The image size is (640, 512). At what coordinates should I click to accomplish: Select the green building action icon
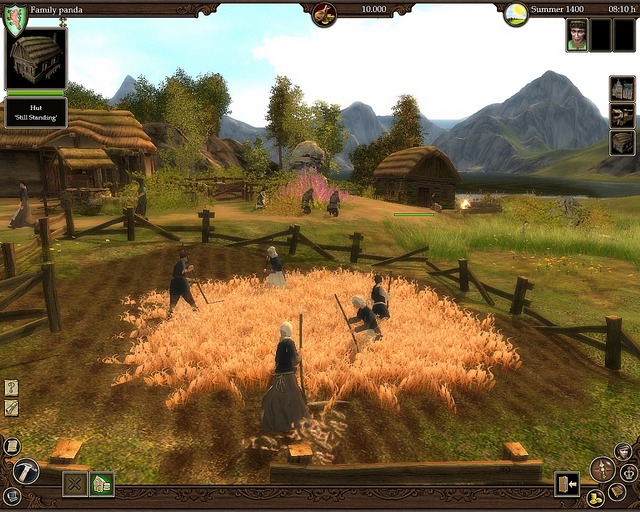(x=101, y=484)
